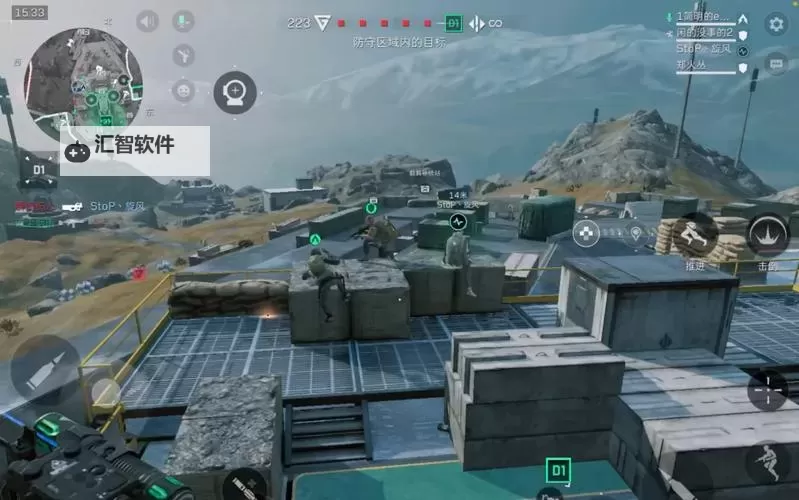Click the 汇智软件 overlay banner
The image size is (799, 500).
[x=135, y=146]
